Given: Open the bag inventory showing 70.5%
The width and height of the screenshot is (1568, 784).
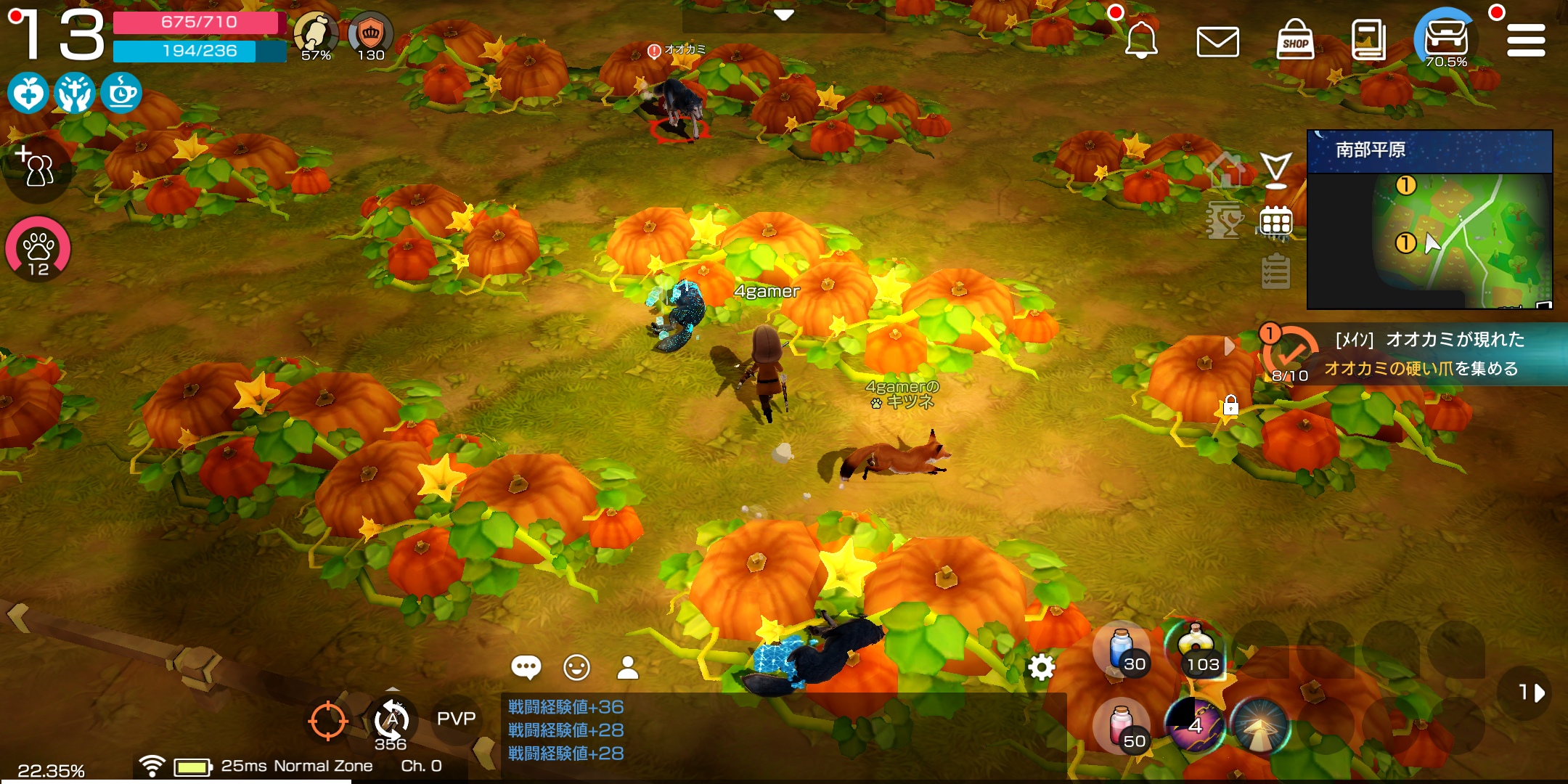Looking at the screenshot, I should 1446,38.
